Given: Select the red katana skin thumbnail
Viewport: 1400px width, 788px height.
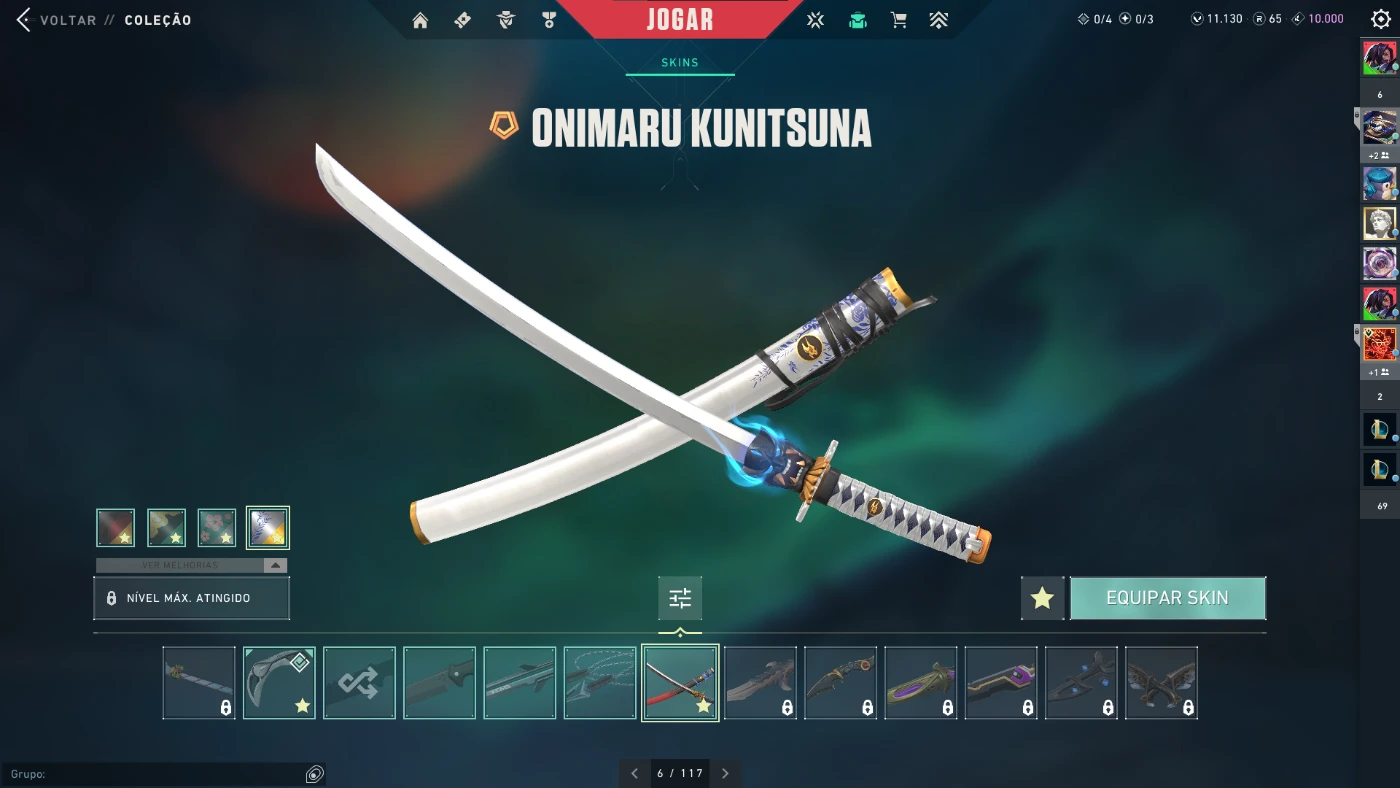Looking at the screenshot, I should click(680, 683).
